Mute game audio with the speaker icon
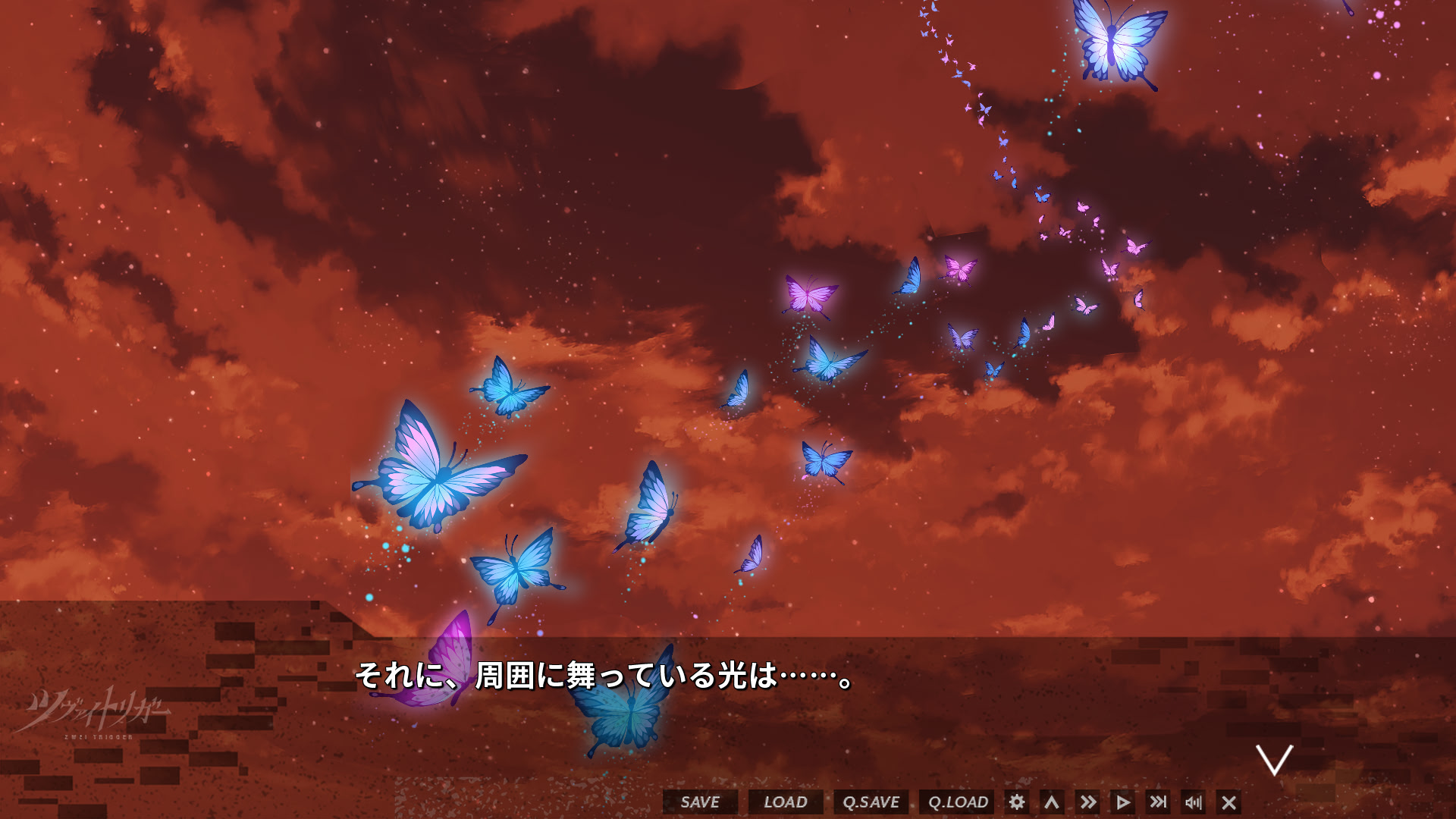The width and height of the screenshot is (1456, 819). point(1194,802)
